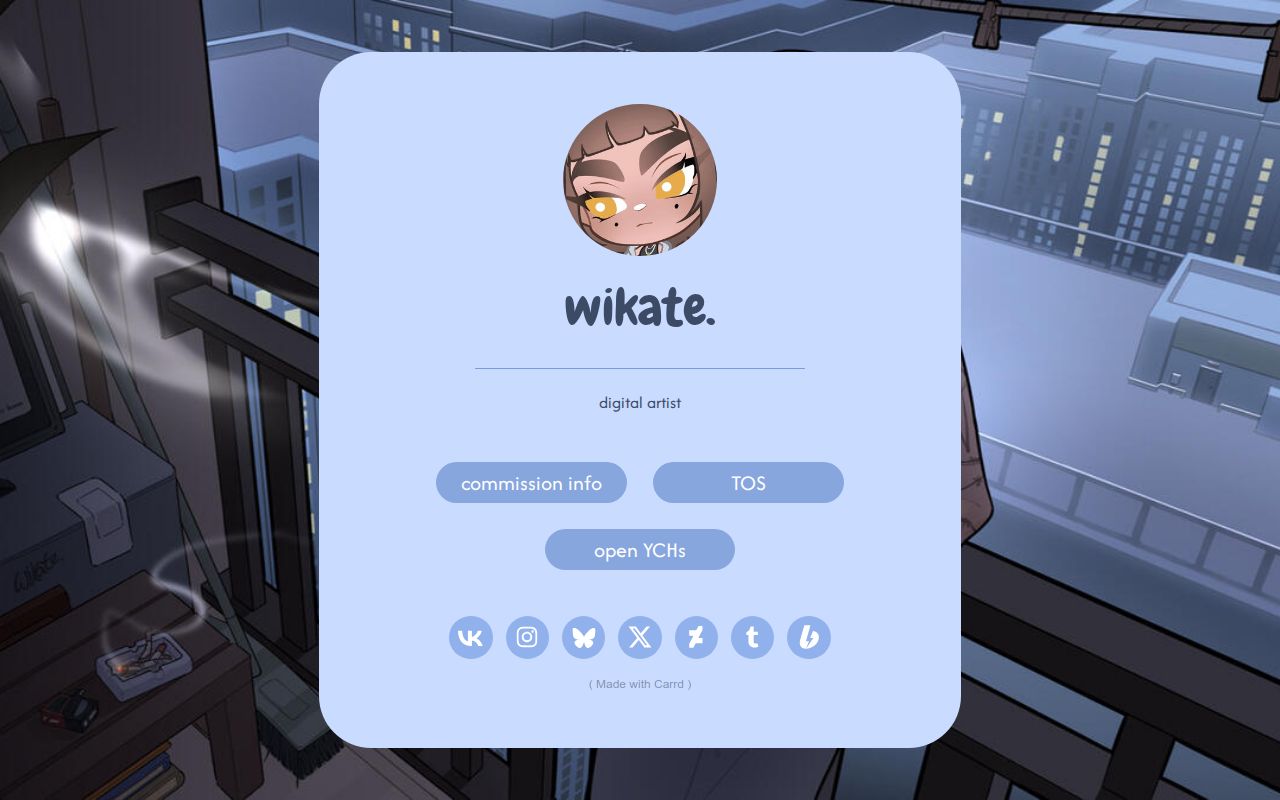Click the Bluesky butterfly icon
This screenshot has height=800, width=1280.
click(x=584, y=637)
